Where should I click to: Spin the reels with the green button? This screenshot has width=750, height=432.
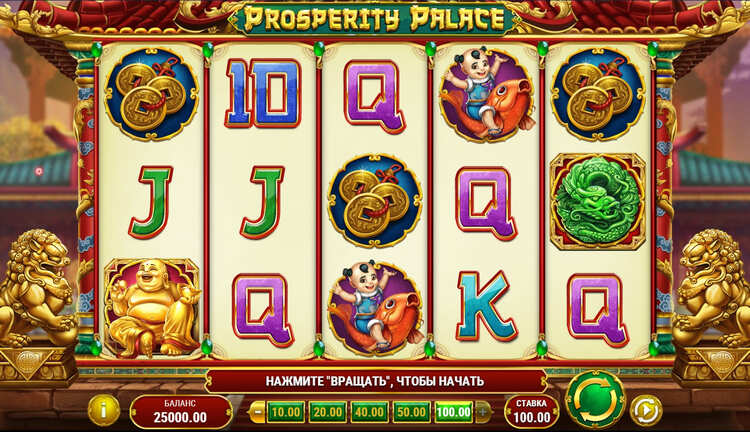pyautogui.click(x=594, y=400)
